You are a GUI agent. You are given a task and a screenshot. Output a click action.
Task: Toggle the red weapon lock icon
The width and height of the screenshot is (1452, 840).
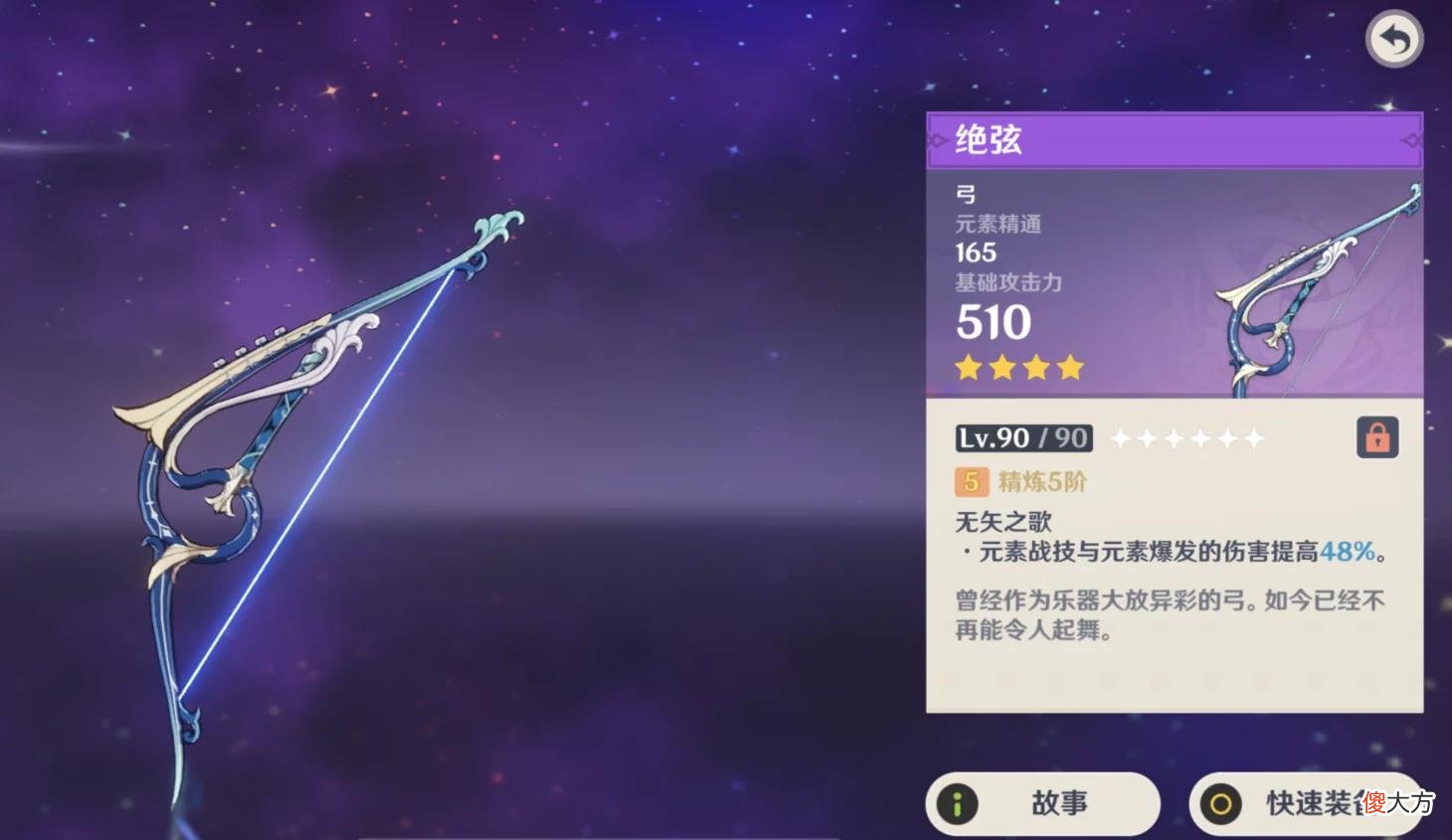pos(1379,437)
